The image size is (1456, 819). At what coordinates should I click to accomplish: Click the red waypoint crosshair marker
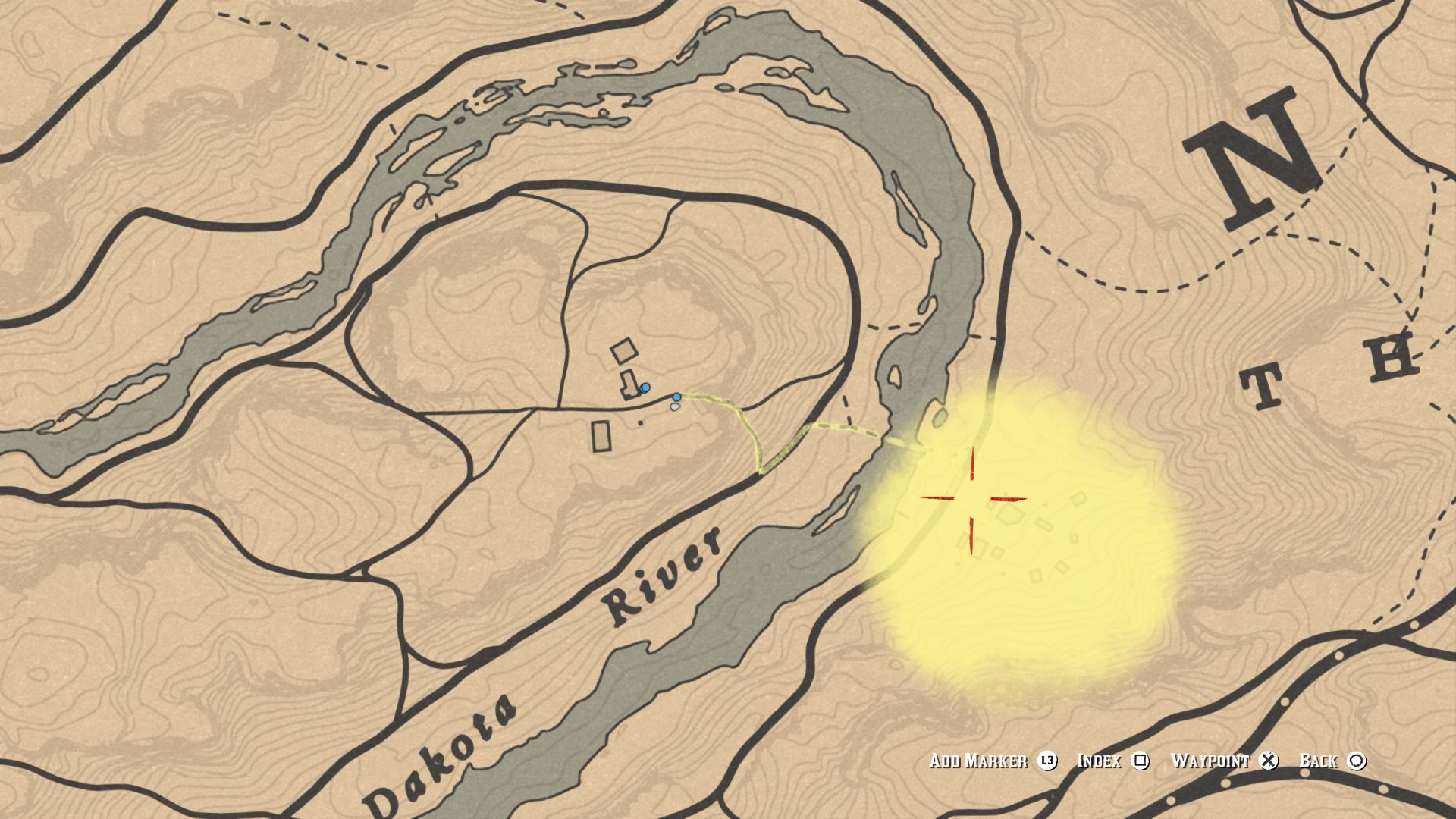973,499
